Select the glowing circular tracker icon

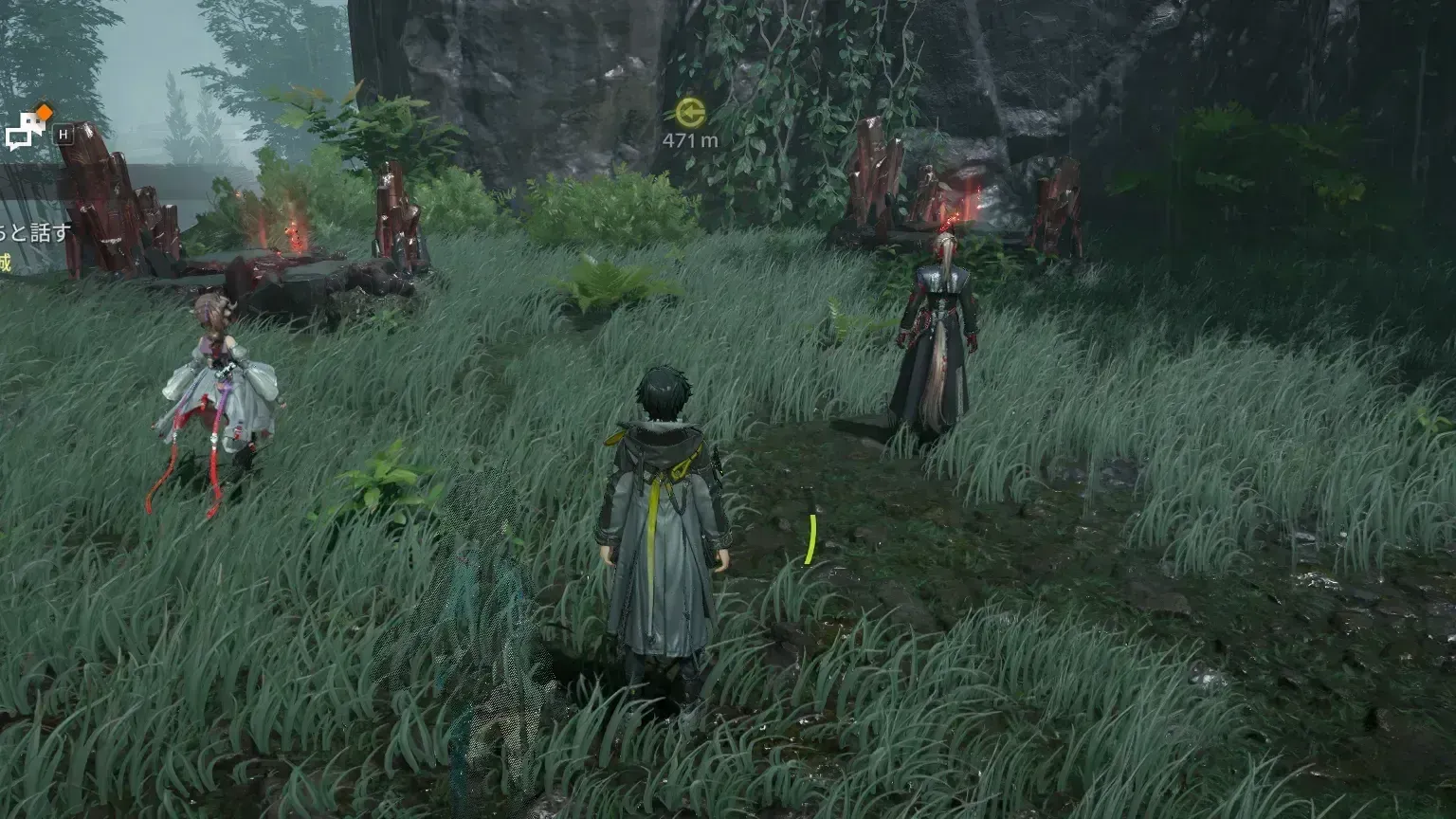click(690, 111)
